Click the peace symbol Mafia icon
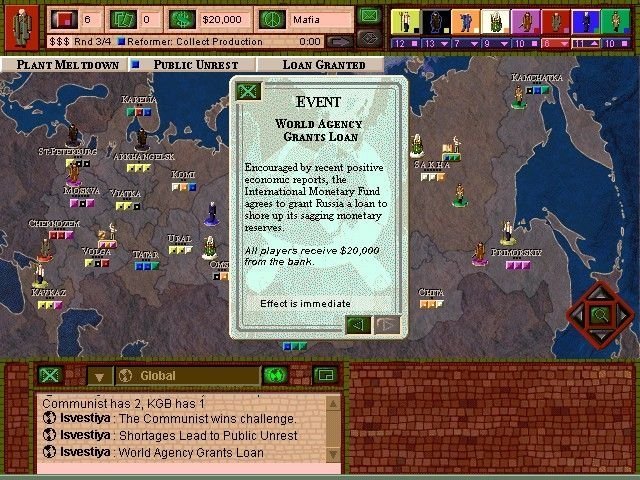 (271, 19)
